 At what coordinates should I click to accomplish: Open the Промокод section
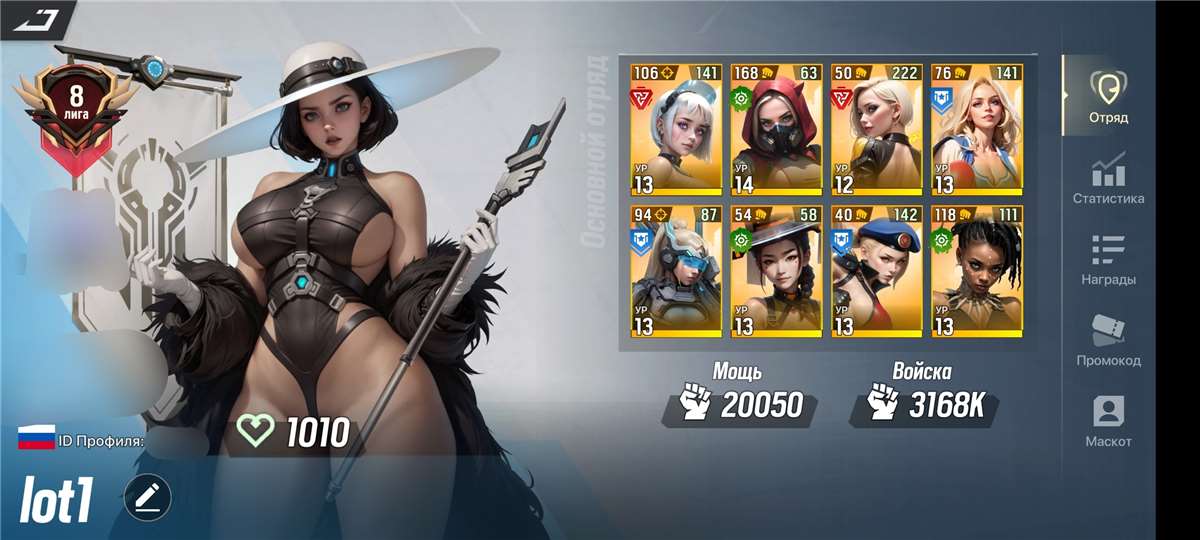point(1108,340)
